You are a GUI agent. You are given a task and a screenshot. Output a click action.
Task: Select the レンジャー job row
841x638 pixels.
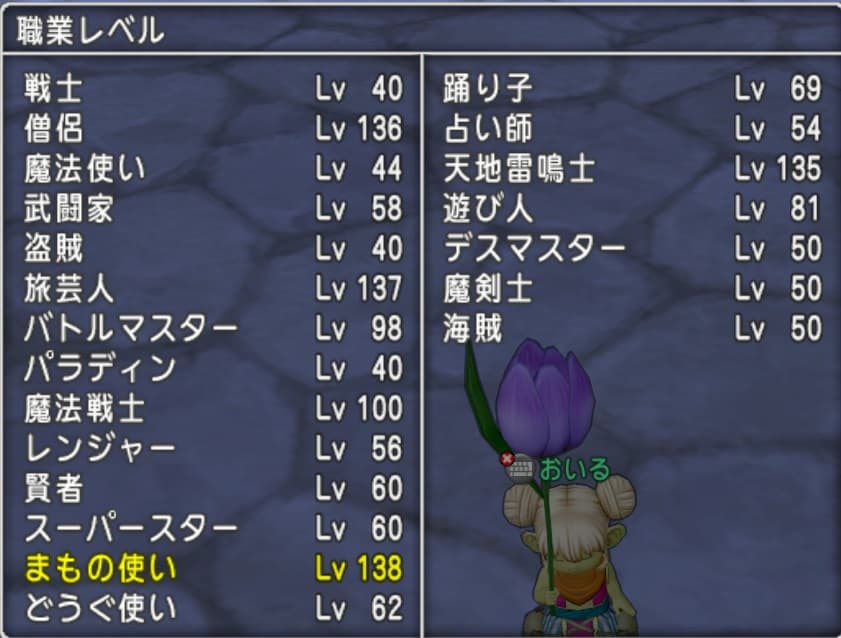99,449
